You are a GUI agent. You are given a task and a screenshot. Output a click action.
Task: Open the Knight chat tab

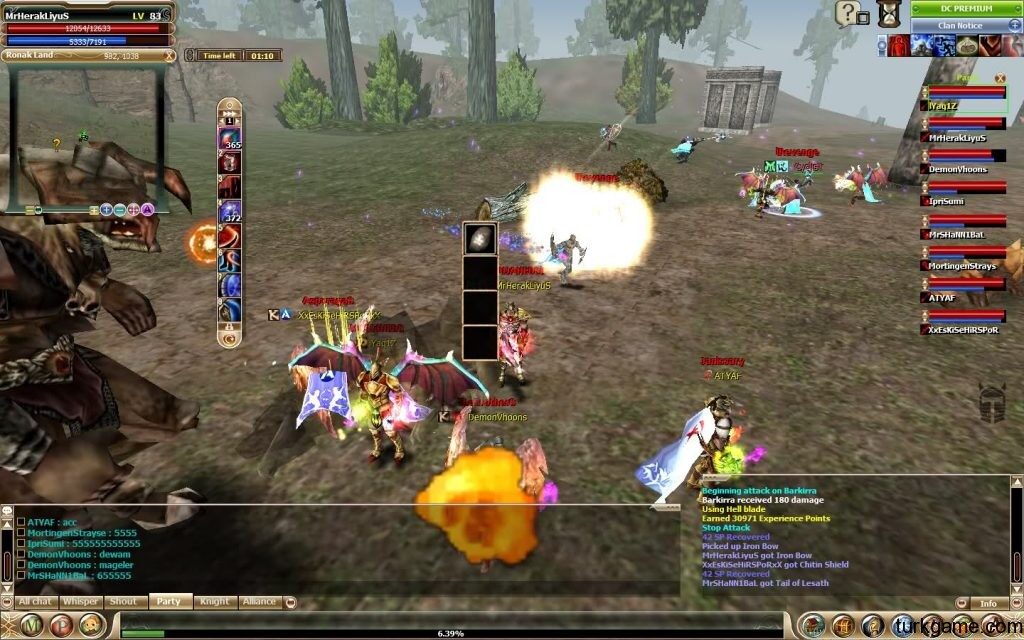pyautogui.click(x=214, y=602)
